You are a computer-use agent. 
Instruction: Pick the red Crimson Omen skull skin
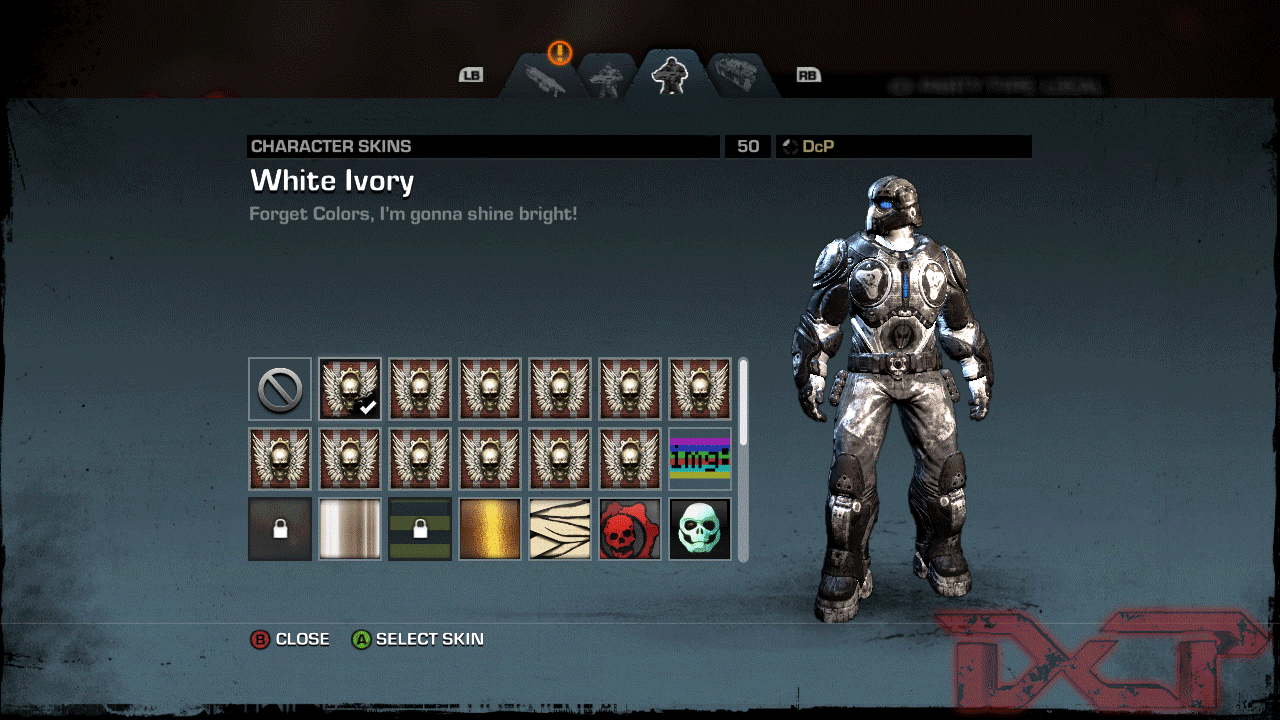(630, 529)
